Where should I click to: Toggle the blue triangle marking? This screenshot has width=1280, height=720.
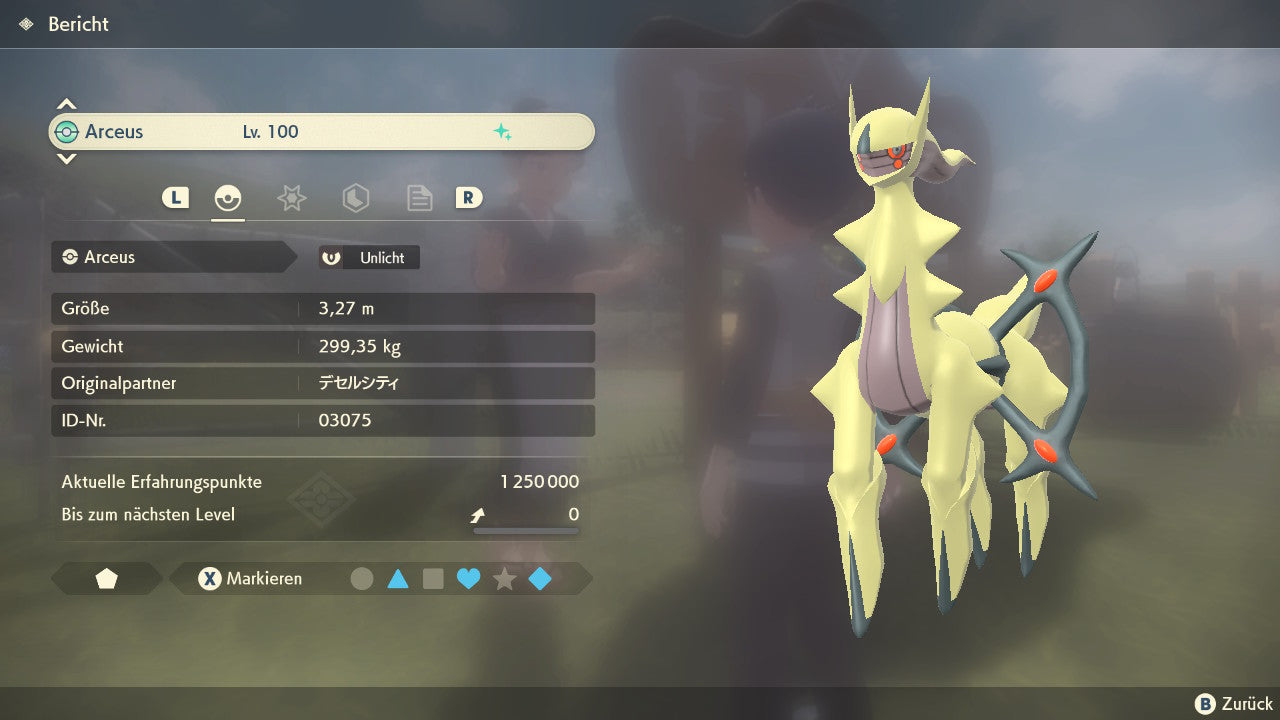pos(398,579)
